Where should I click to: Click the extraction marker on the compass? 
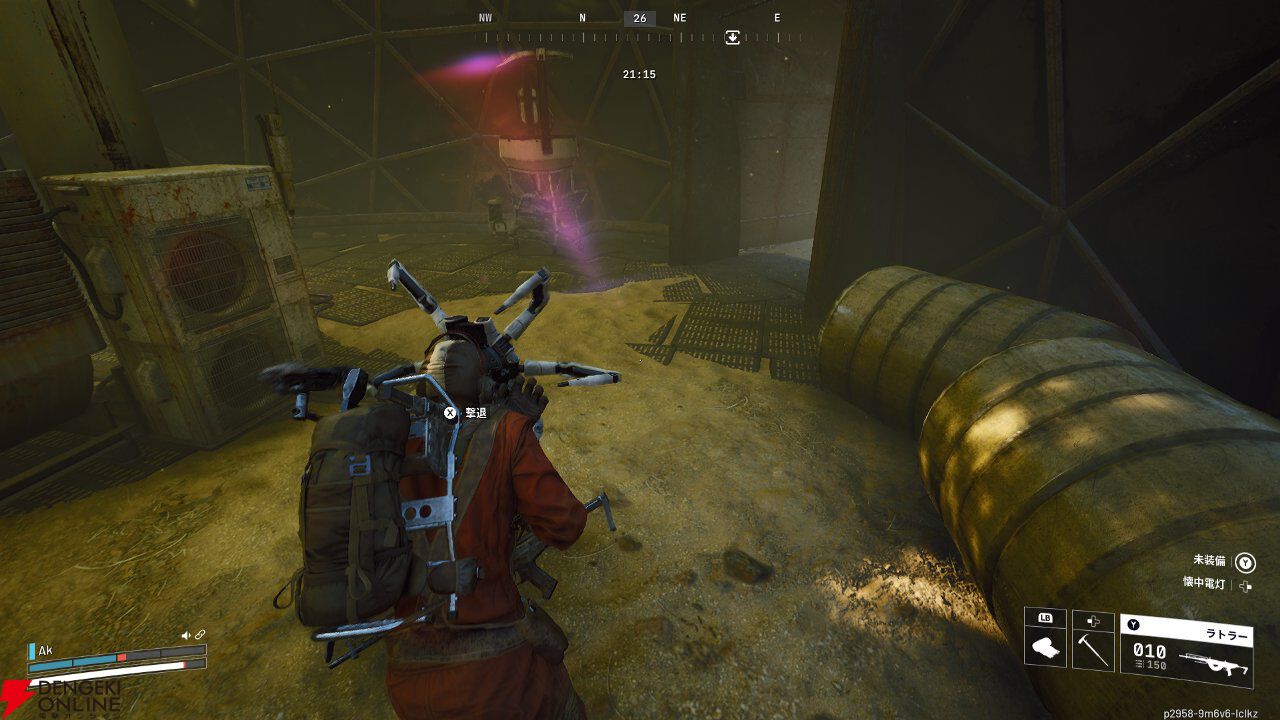pos(732,37)
